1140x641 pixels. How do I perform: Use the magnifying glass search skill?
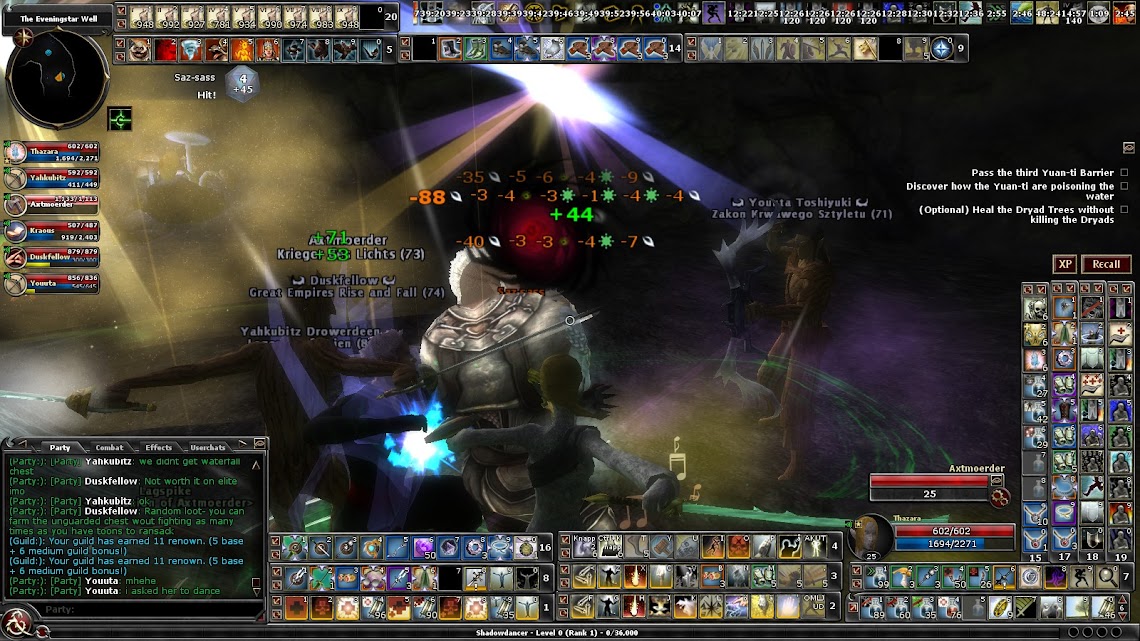click(x=1107, y=577)
